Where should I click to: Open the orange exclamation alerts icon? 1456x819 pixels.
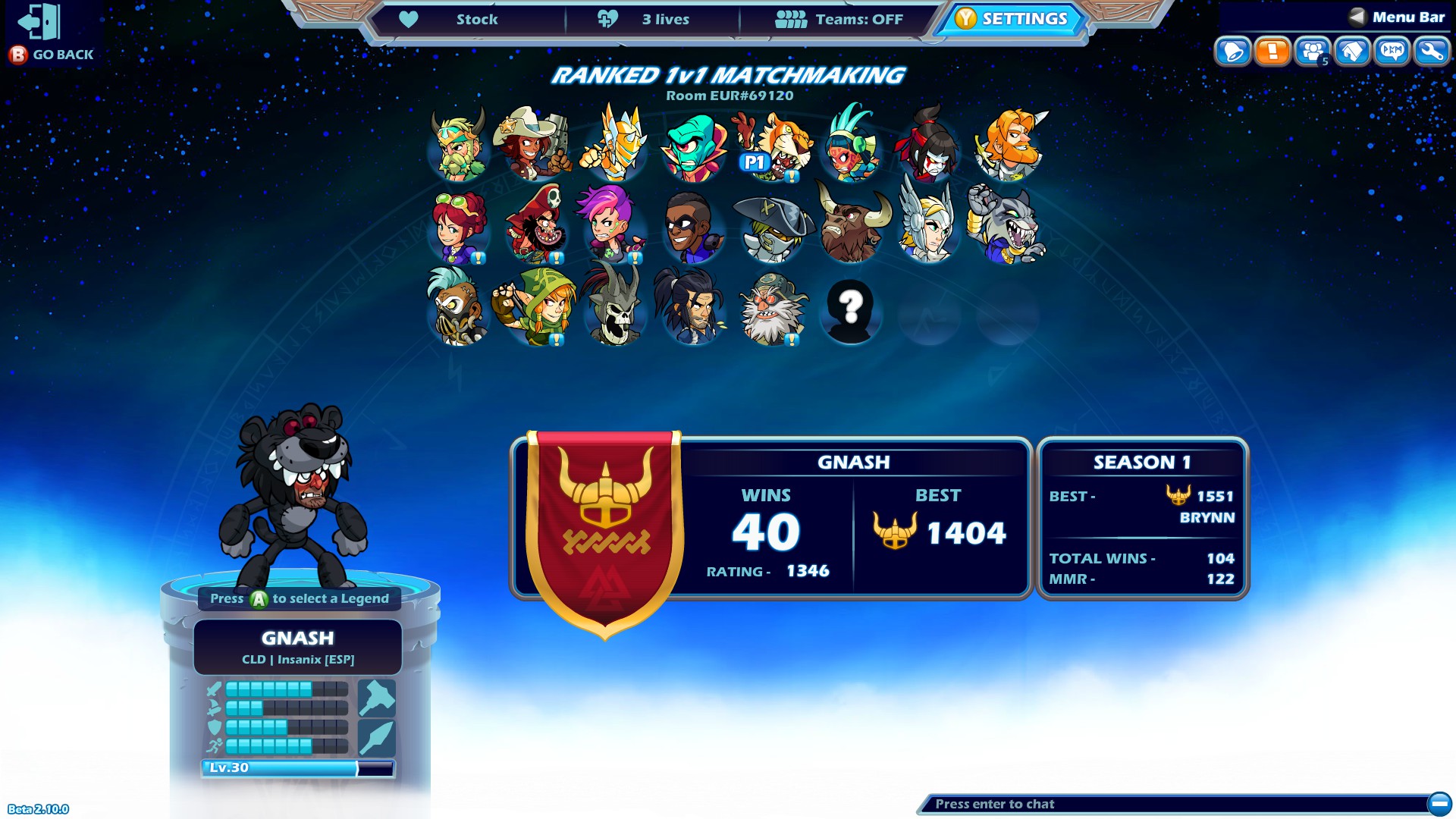(x=1274, y=52)
